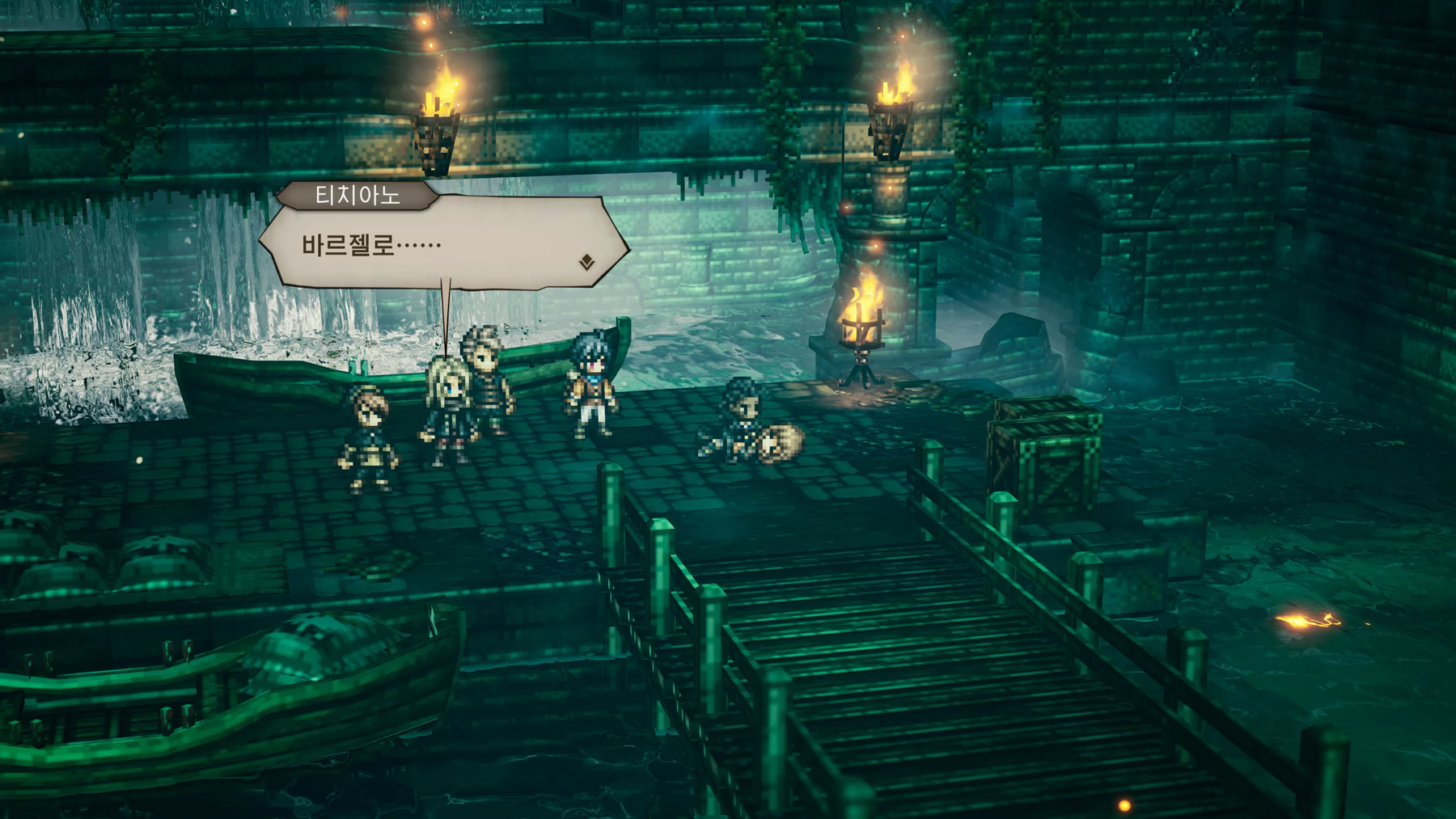The height and width of the screenshot is (819, 1456).
Task: Advance dialogue with the diamond continue arrow
Action: coord(587,262)
